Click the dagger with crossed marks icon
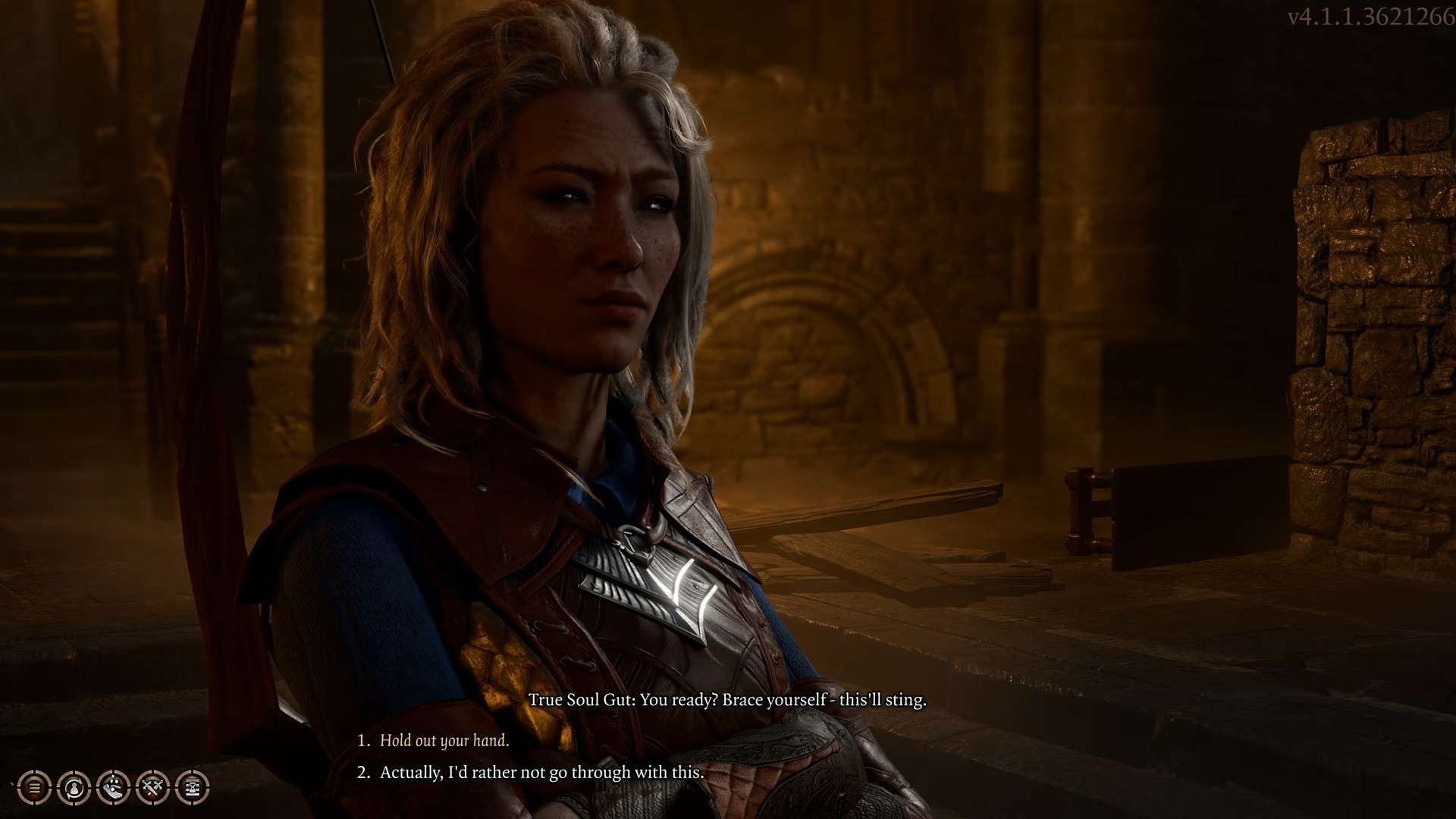1456x819 pixels. 152,788
